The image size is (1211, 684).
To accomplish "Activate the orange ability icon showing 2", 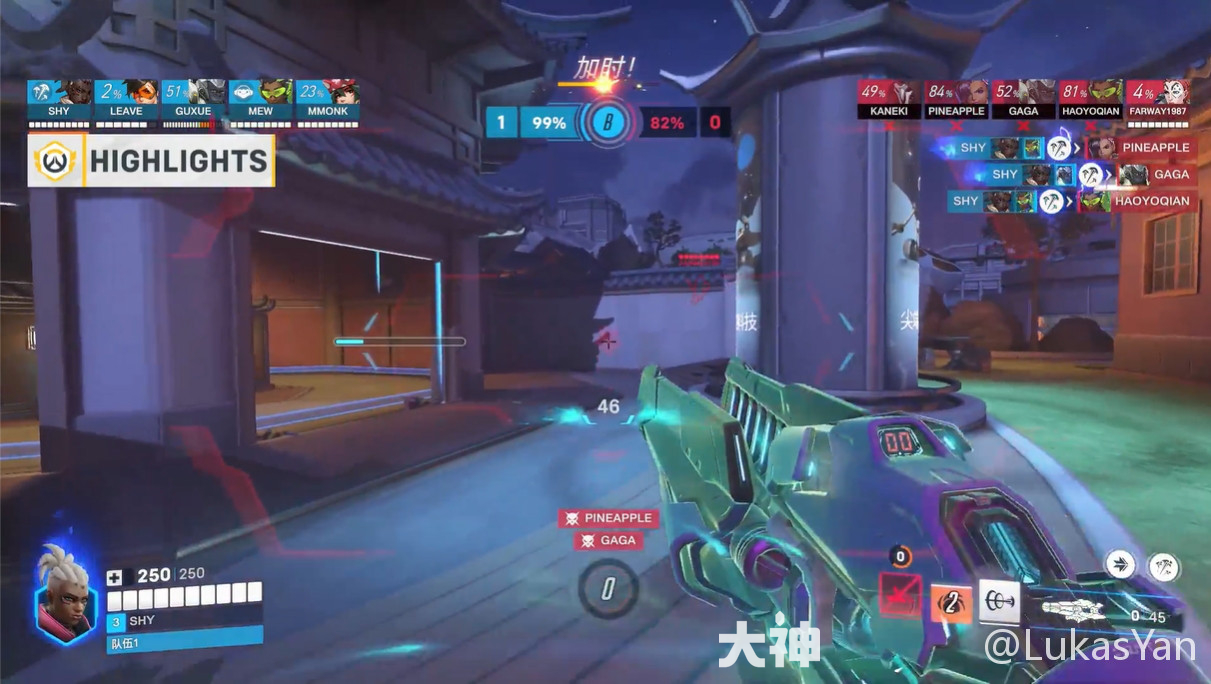I will (x=951, y=603).
